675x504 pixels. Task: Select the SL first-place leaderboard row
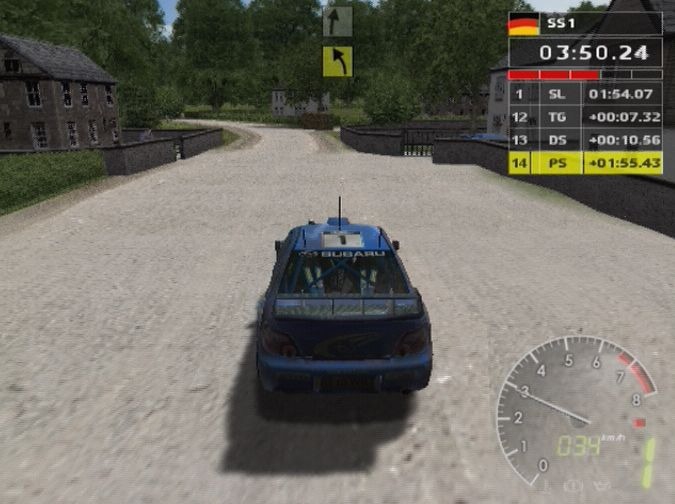(x=585, y=94)
